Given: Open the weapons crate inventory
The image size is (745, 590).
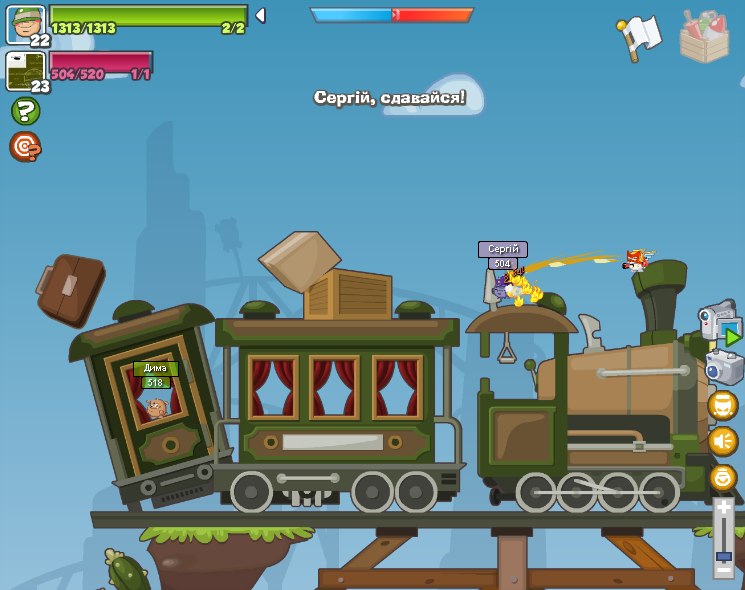Looking at the screenshot, I should click(703, 37).
